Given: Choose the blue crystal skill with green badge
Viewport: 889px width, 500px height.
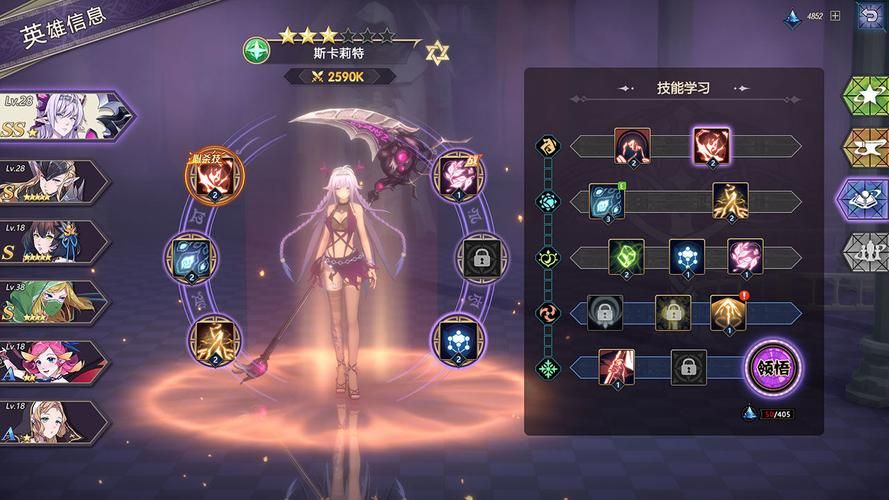Looking at the screenshot, I should coord(607,201).
